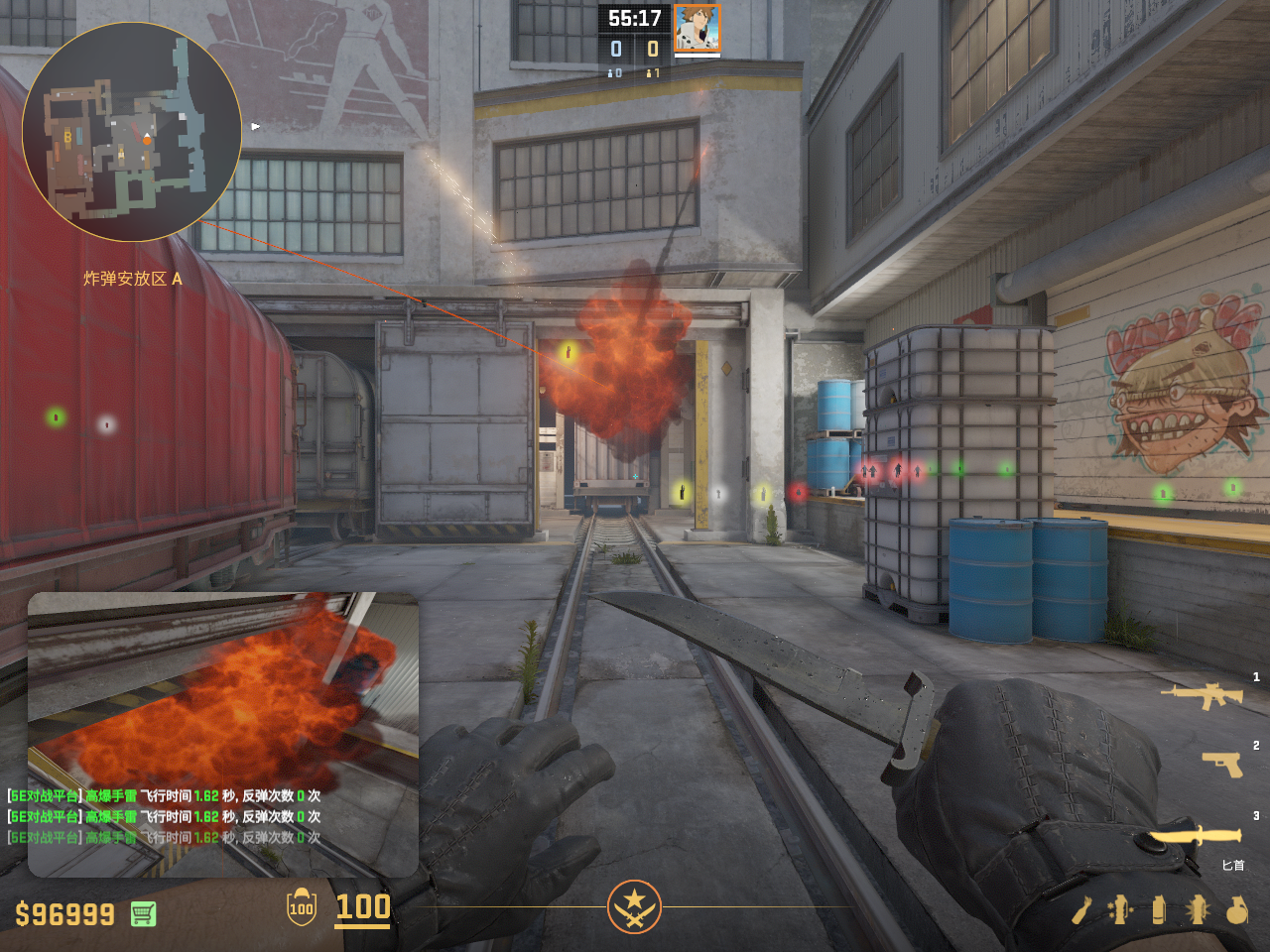1270x952 pixels.
Task: Equip the round HE grenade icon
Action: pos(1236,909)
